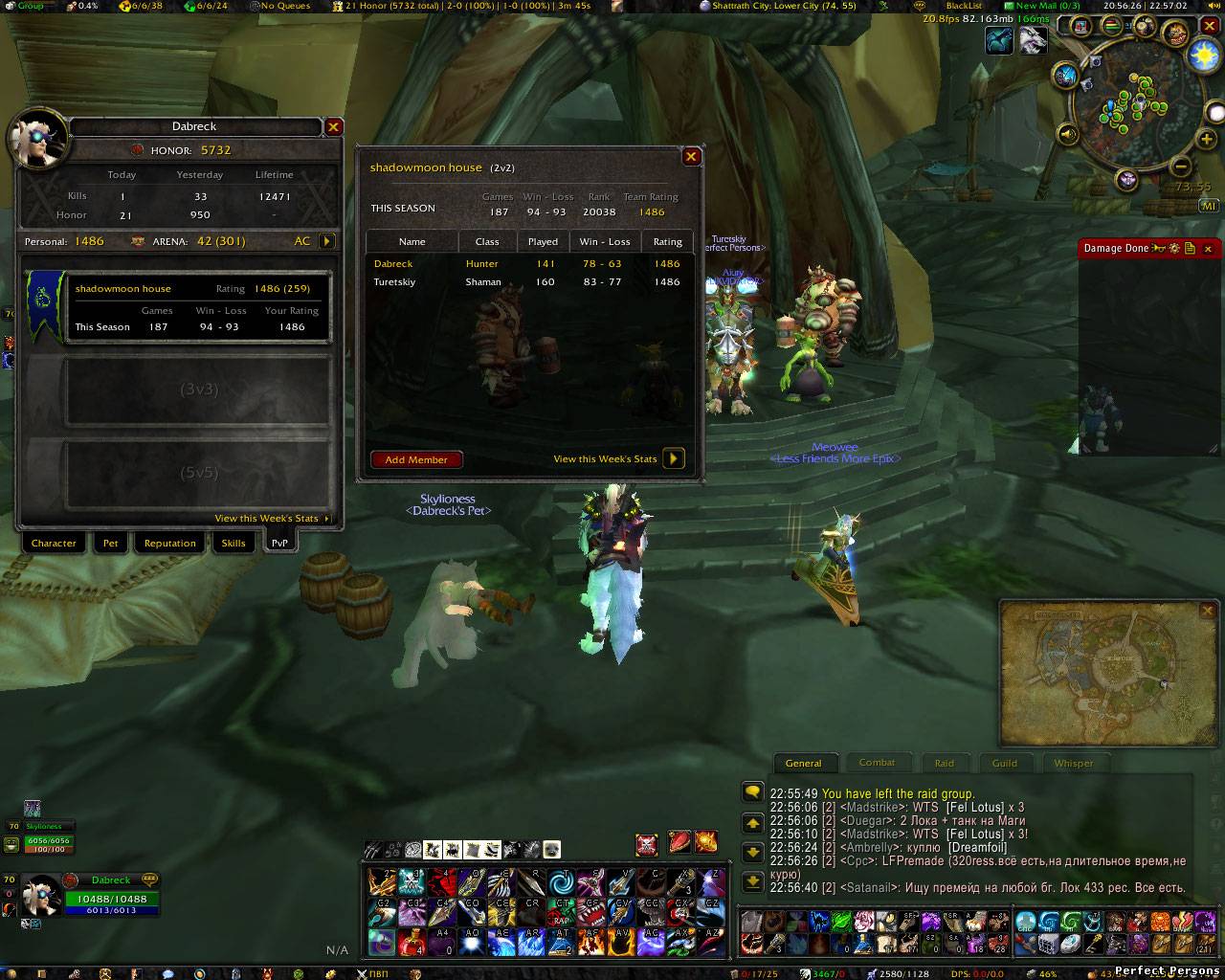The width and height of the screenshot is (1225, 980).
Task: Open the Skills tab
Action: pos(234,544)
